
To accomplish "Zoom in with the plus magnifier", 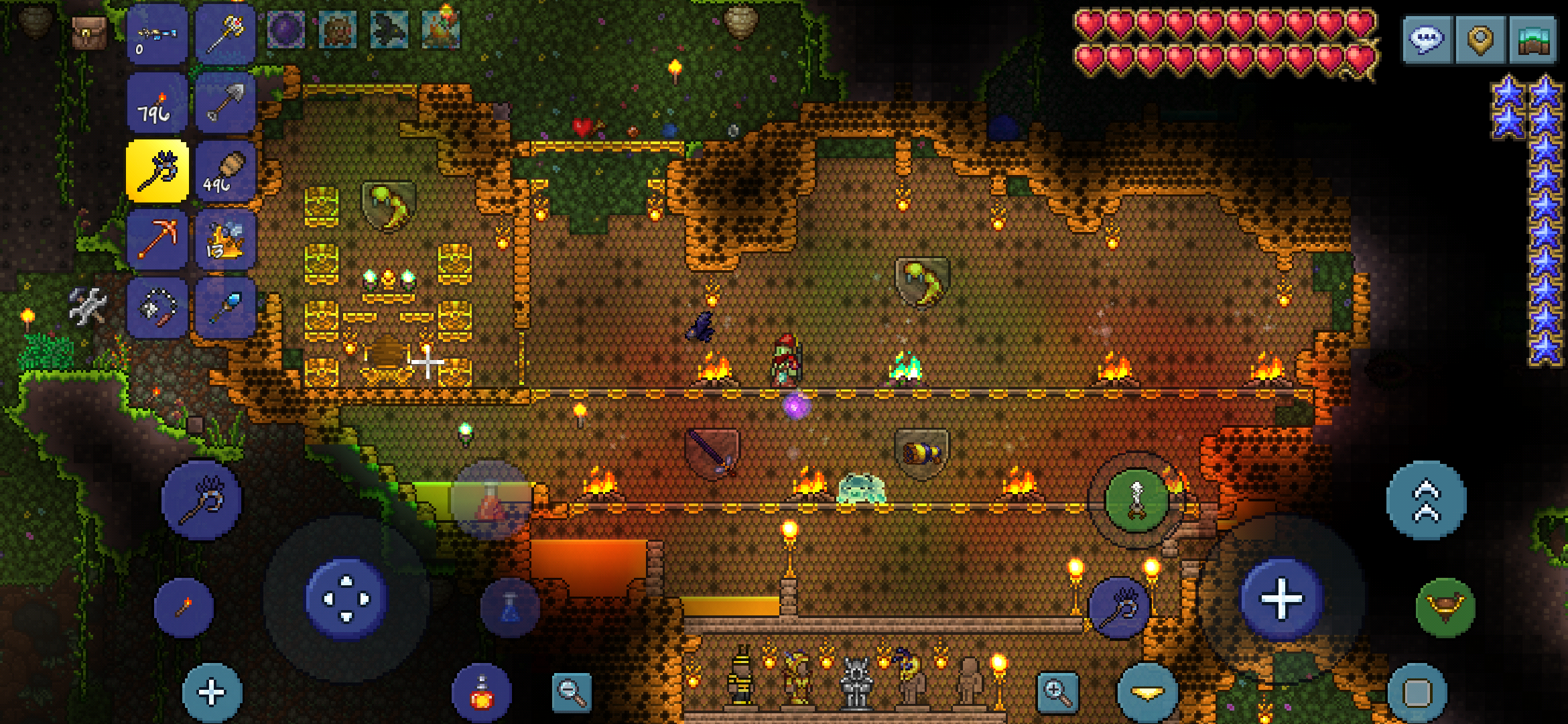I will point(1057,692).
